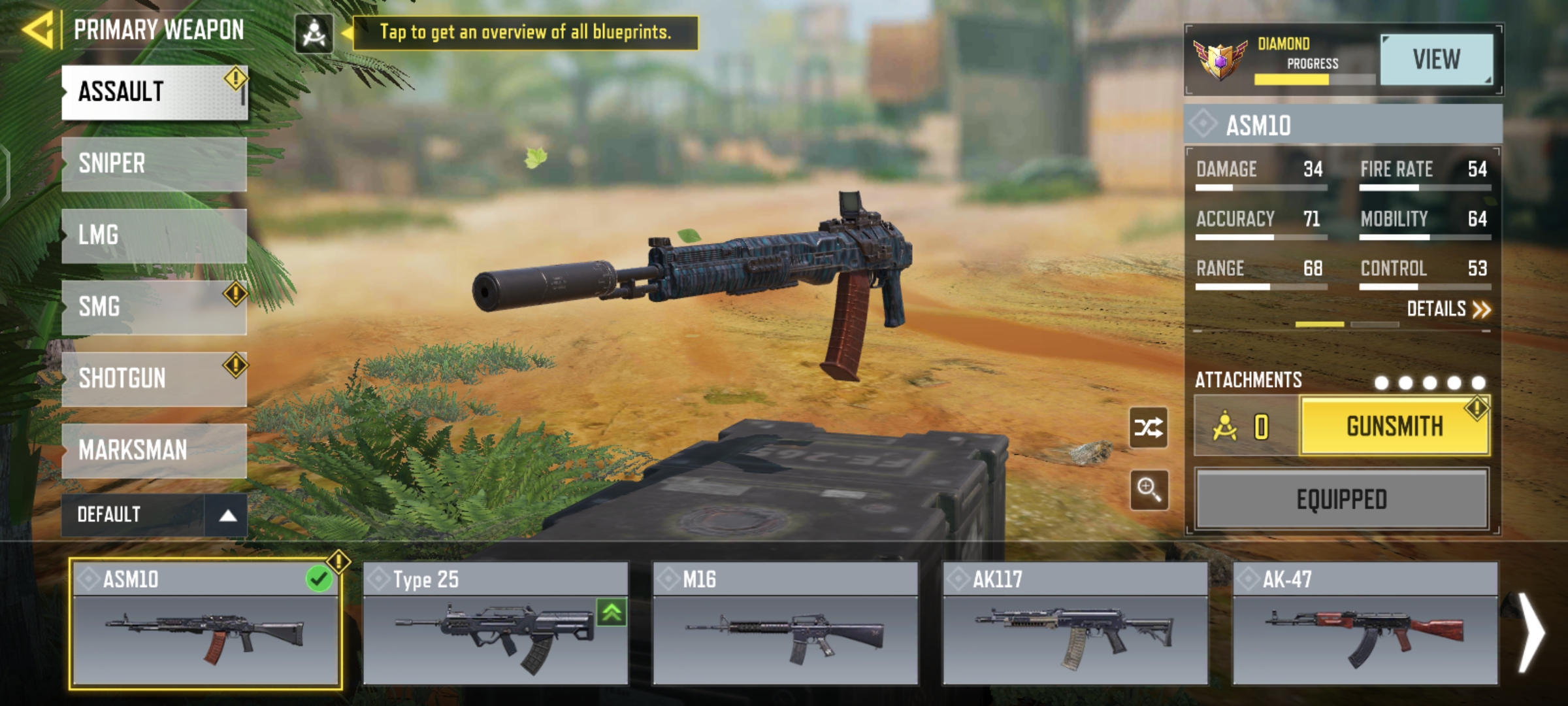This screenshot has width=1568, height=706.
Task: Click the Equipped button
Action: click(1341, 499)
